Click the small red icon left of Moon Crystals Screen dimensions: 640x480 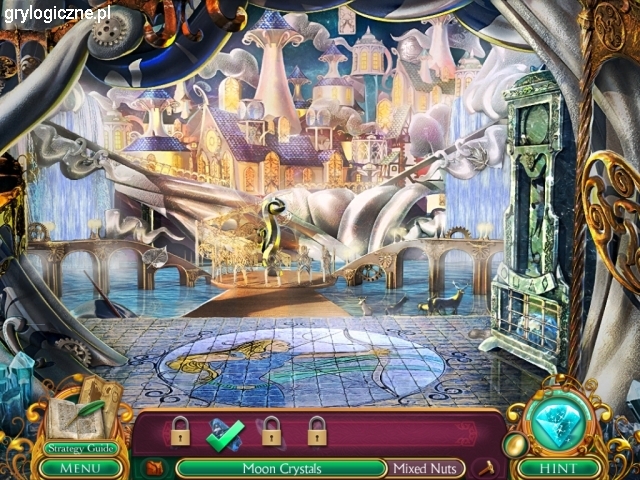[154, 467]
